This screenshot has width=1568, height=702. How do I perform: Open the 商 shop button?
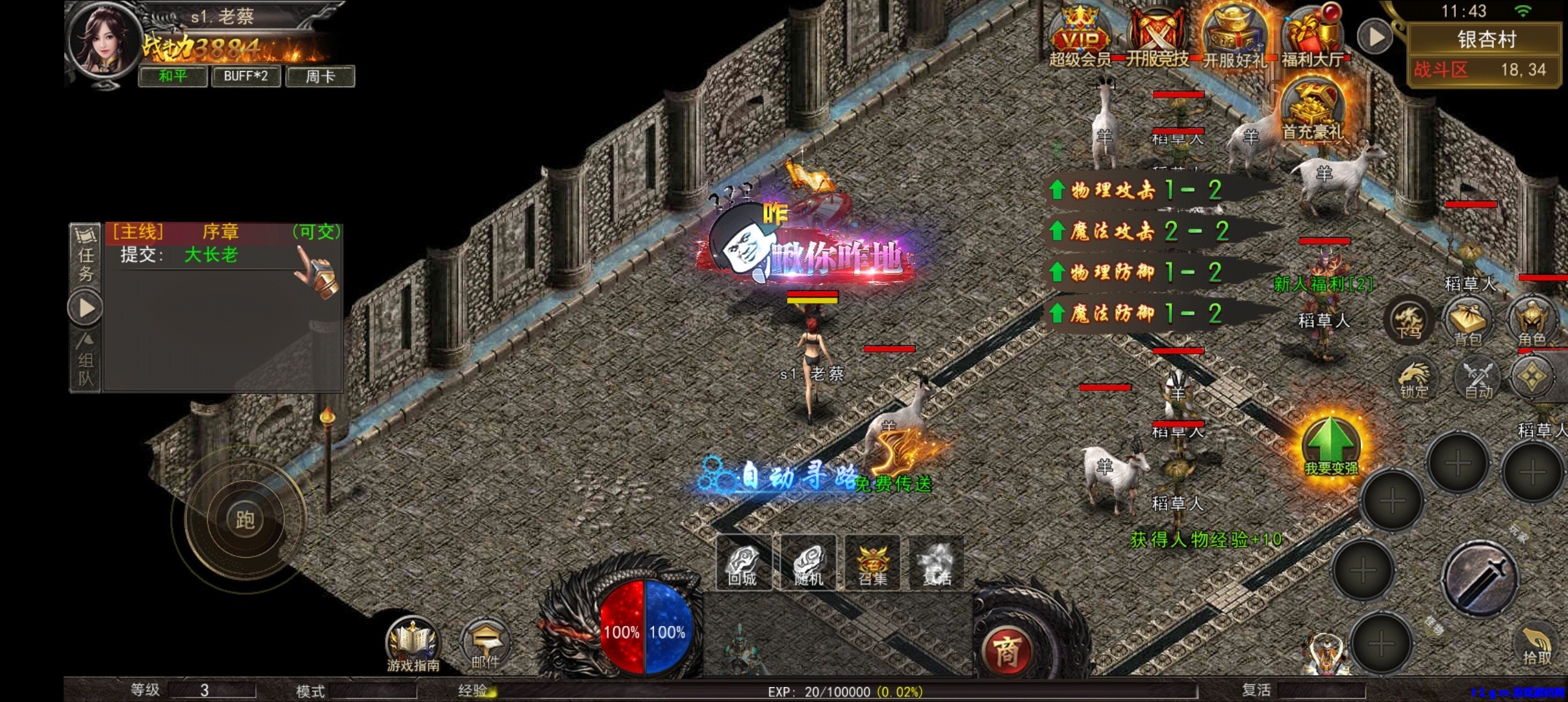(x=1007, y=651)
